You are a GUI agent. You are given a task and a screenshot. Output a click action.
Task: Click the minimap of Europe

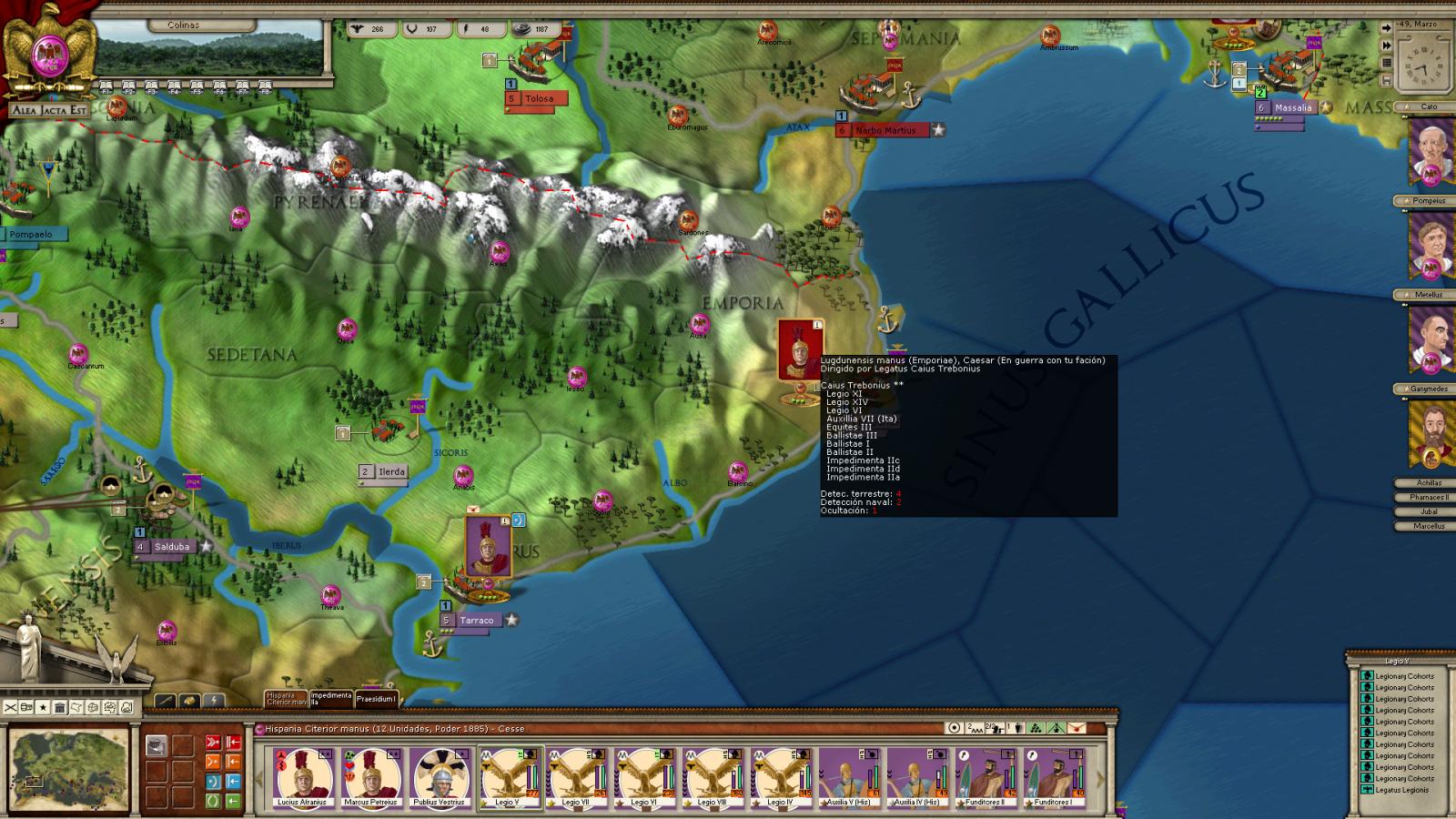coord(70,770)
